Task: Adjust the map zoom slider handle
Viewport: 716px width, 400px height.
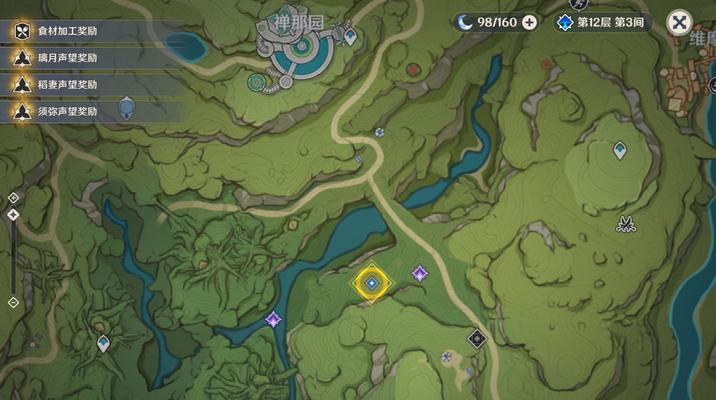Action: click(x=13, y=215)
